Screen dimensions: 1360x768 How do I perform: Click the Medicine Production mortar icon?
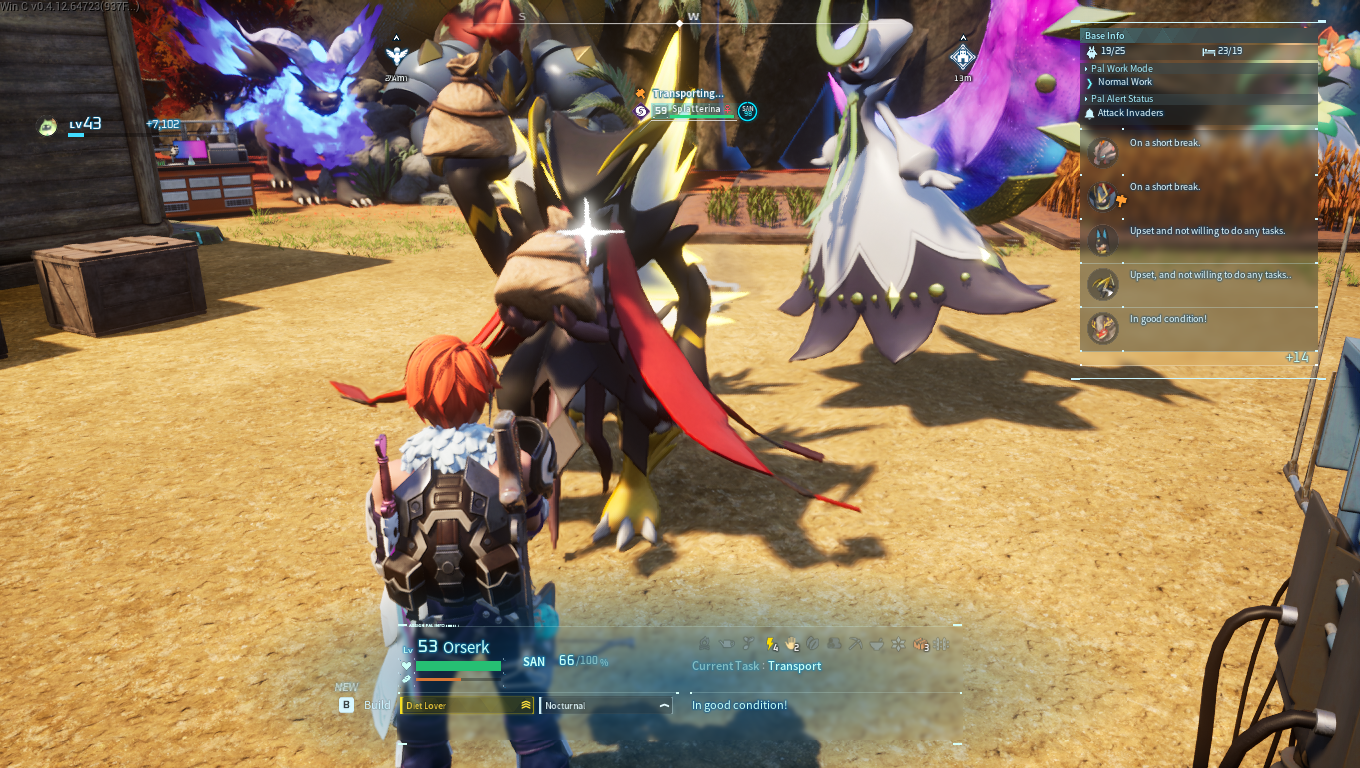(876, 645)
